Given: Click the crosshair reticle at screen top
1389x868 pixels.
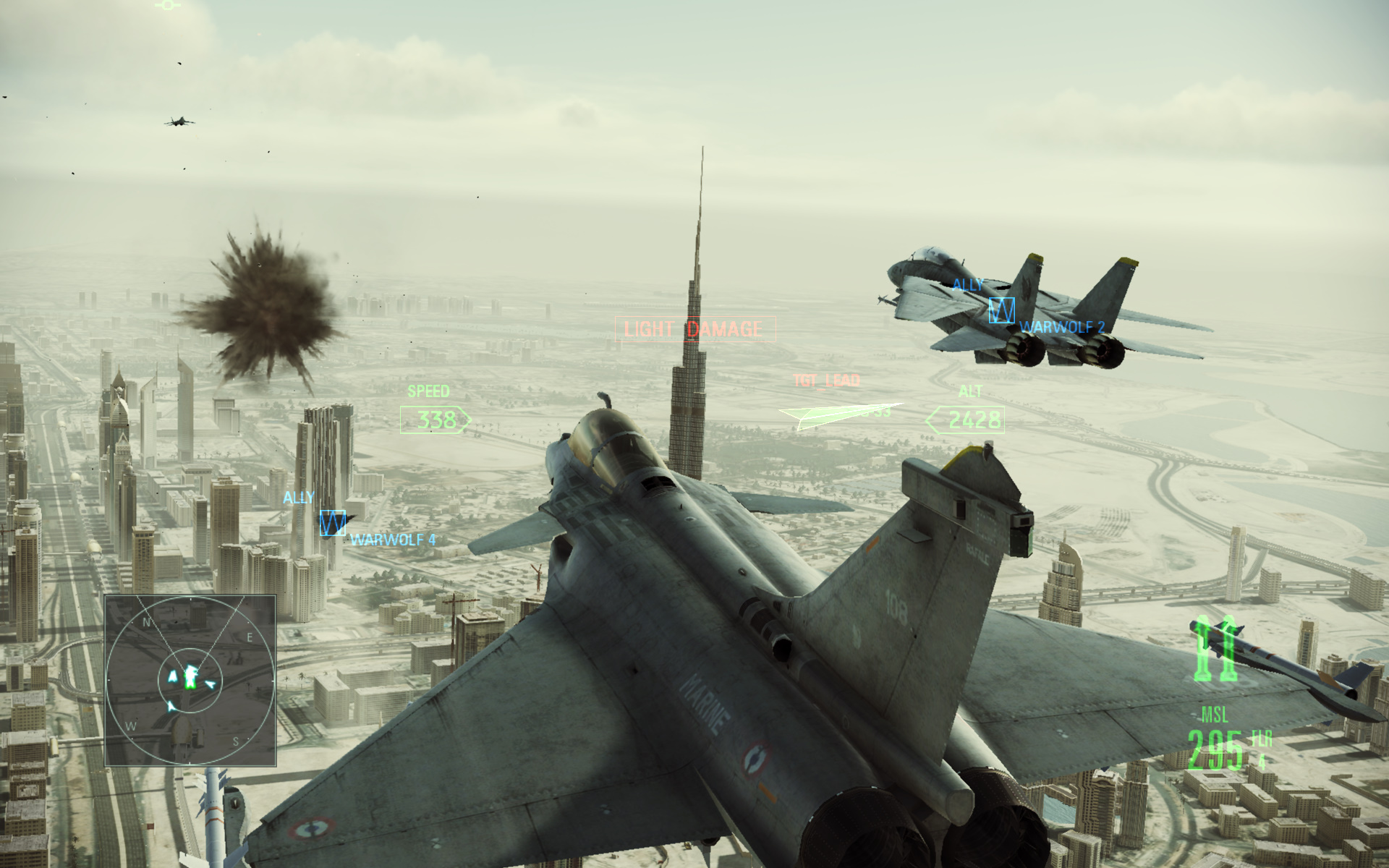Looking at the screenshot, I should (169, 5).
